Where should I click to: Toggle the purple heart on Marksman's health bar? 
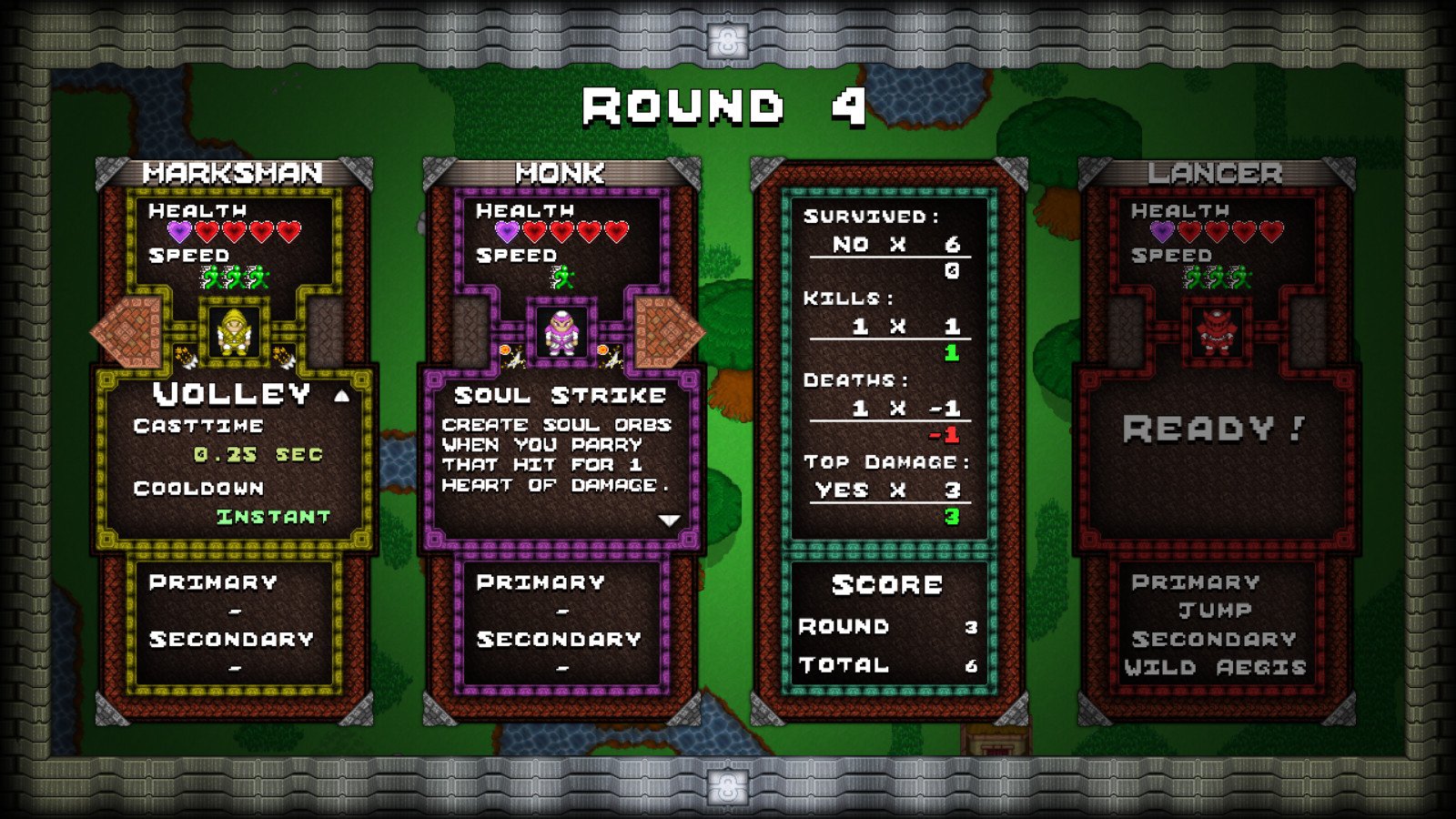pyautogui.click(x=178, y=231)
